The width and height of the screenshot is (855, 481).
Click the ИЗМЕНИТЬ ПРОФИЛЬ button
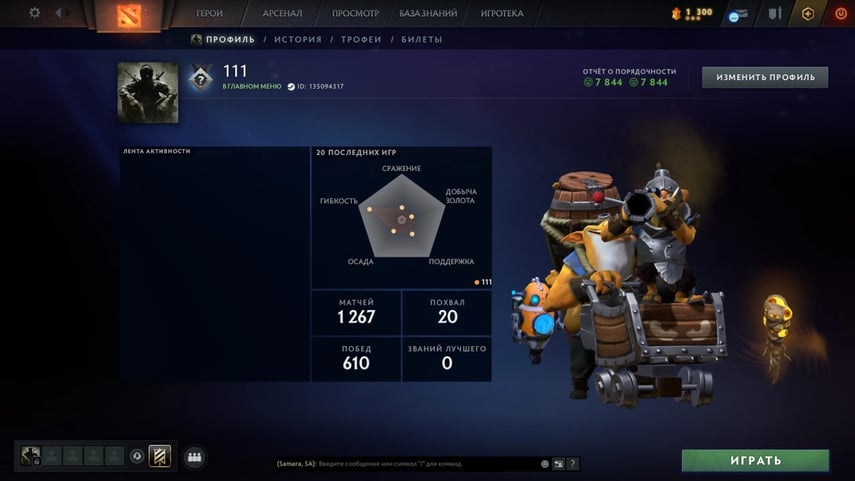pos(765,77)
